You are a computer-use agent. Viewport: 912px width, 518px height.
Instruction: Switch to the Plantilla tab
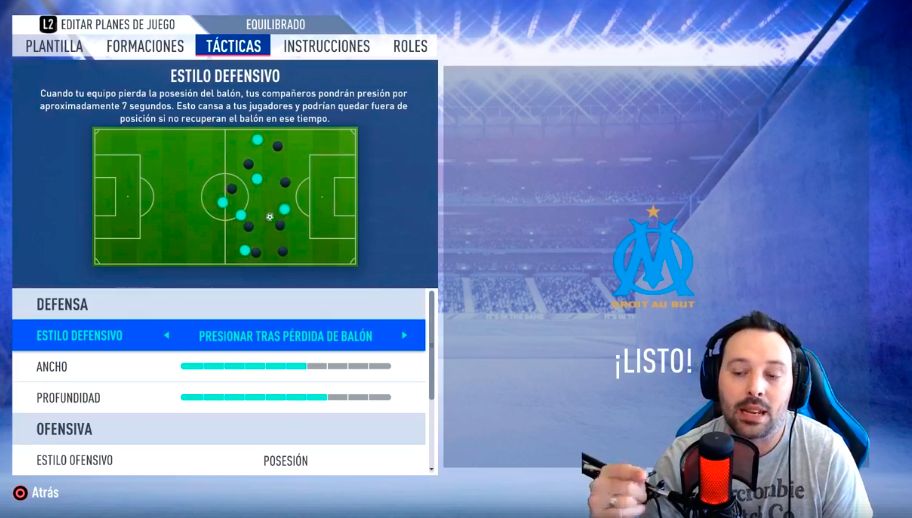coord(54,46)
